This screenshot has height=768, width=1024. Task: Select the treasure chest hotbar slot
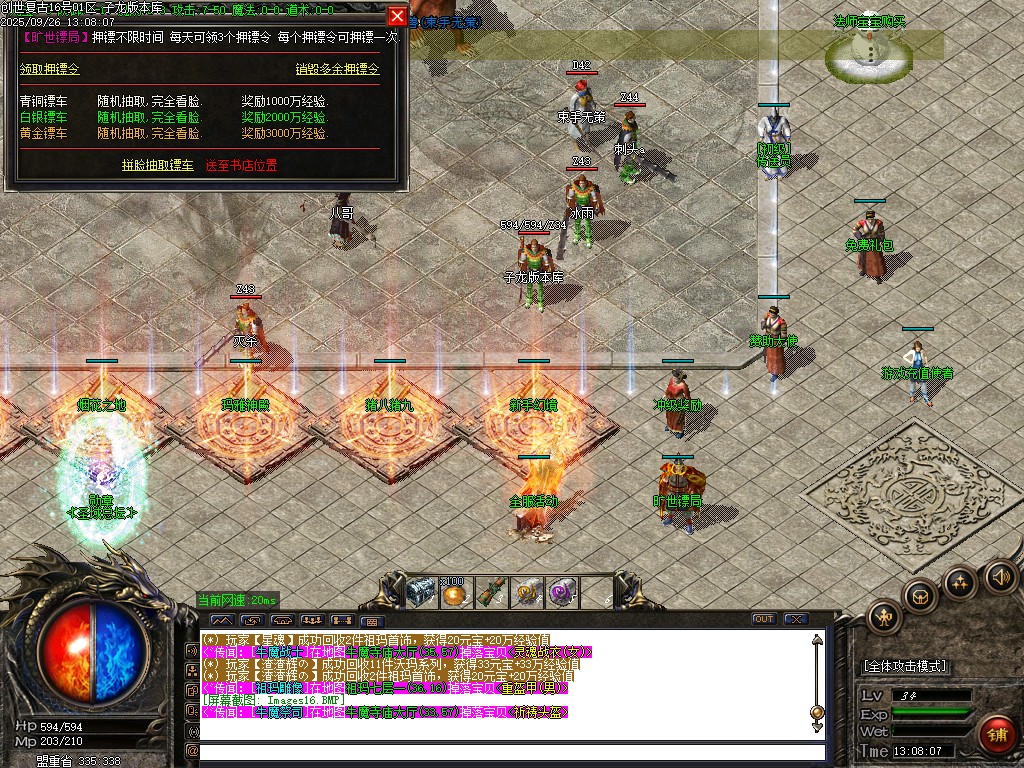click(421, 592)
